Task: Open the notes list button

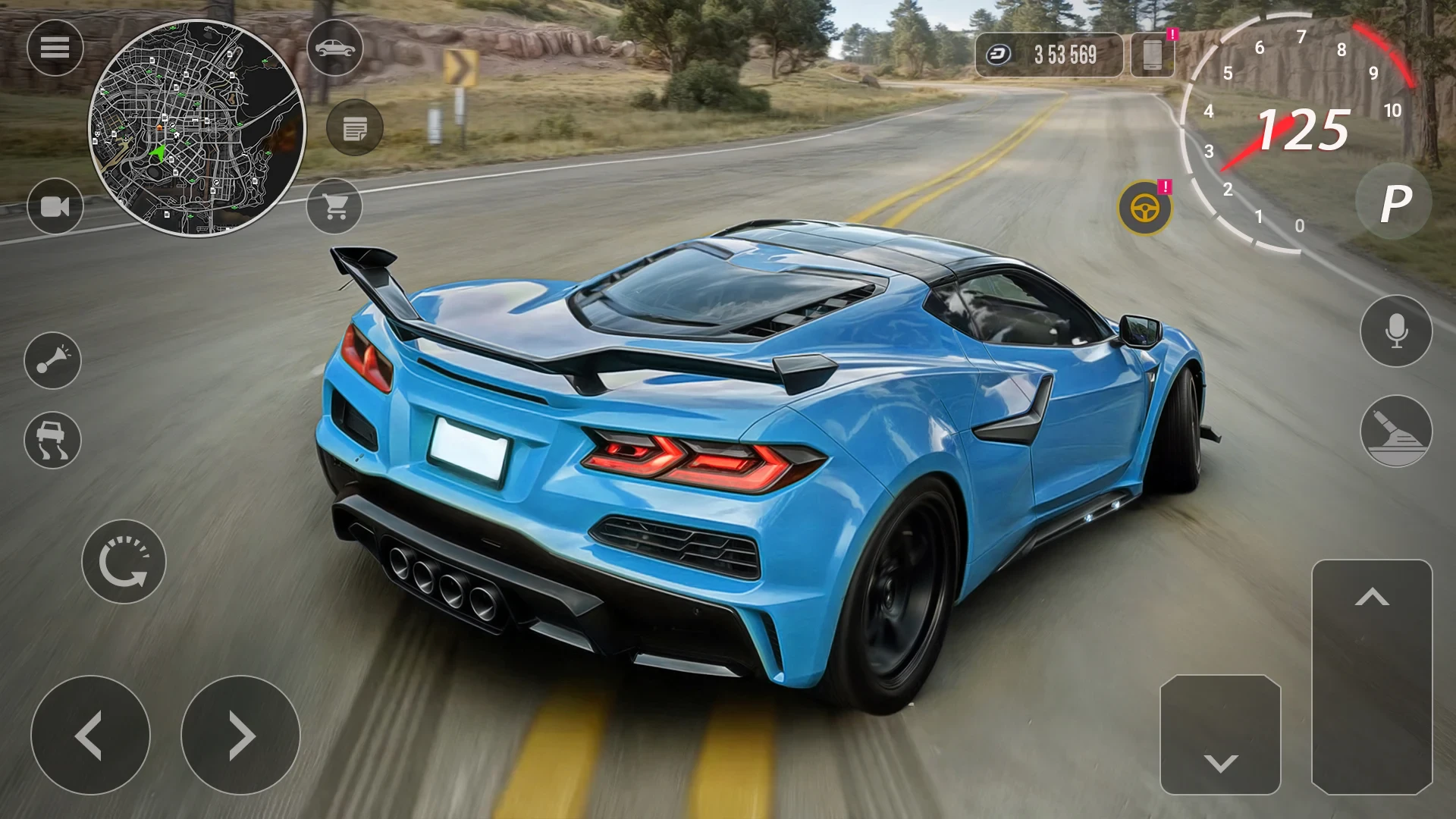Action: [354, 128]
